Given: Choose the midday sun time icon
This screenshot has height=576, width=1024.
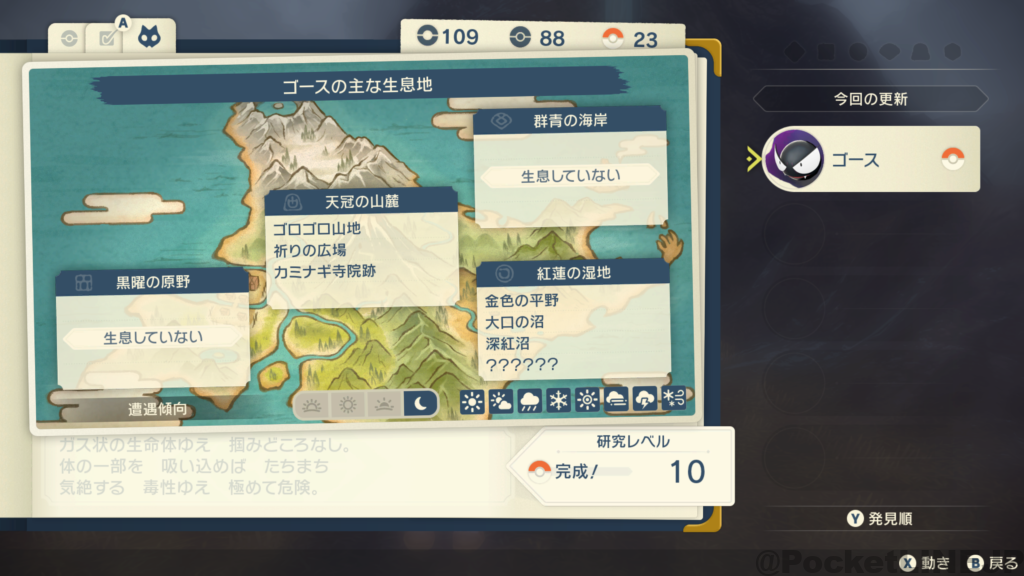Looking at the screenshot, I should tap(348, 404).
